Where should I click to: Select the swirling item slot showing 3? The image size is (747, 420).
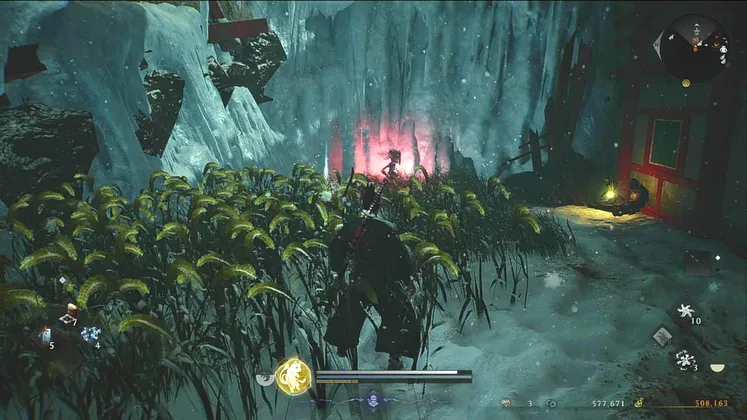(x=686, y=359)
